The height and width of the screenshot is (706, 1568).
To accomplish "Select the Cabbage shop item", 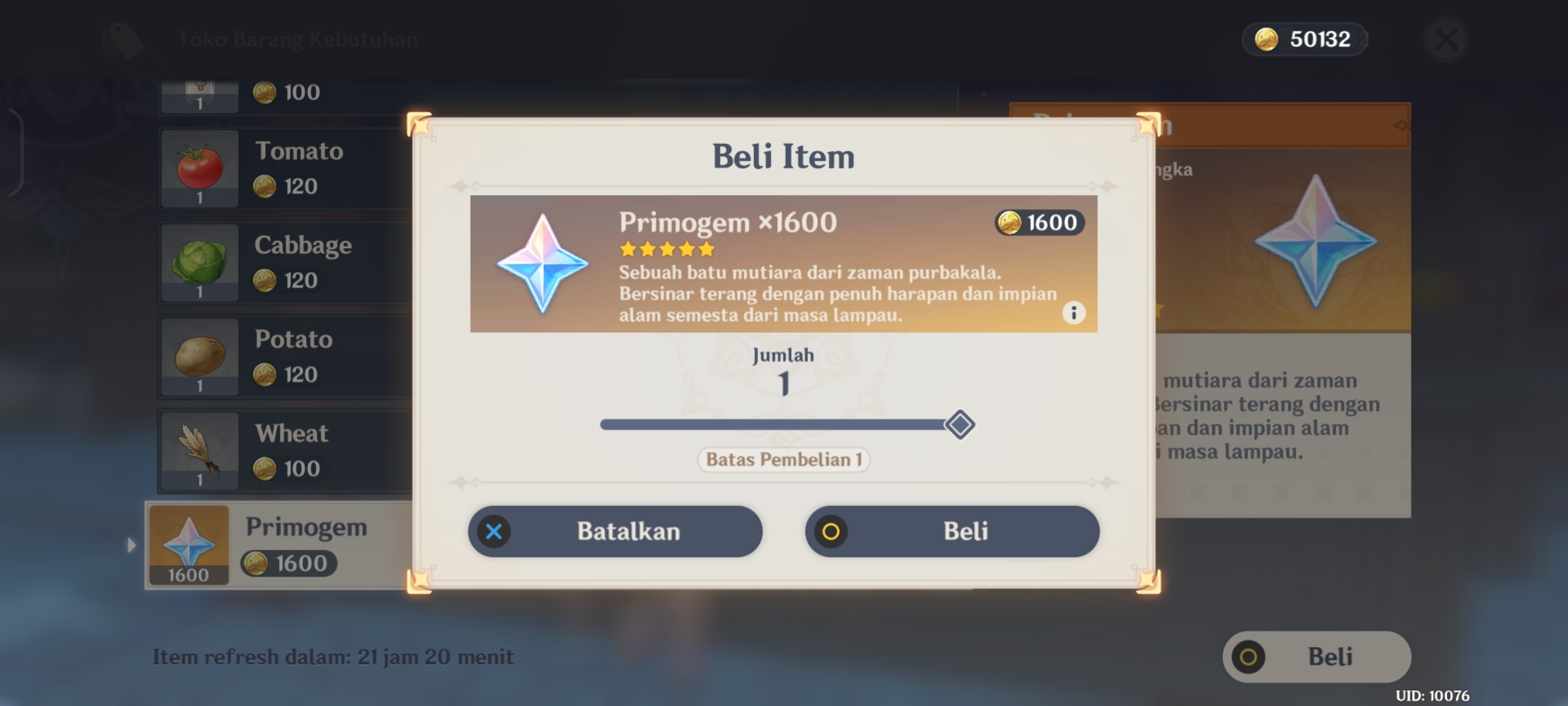I will [x=284, y=263].
